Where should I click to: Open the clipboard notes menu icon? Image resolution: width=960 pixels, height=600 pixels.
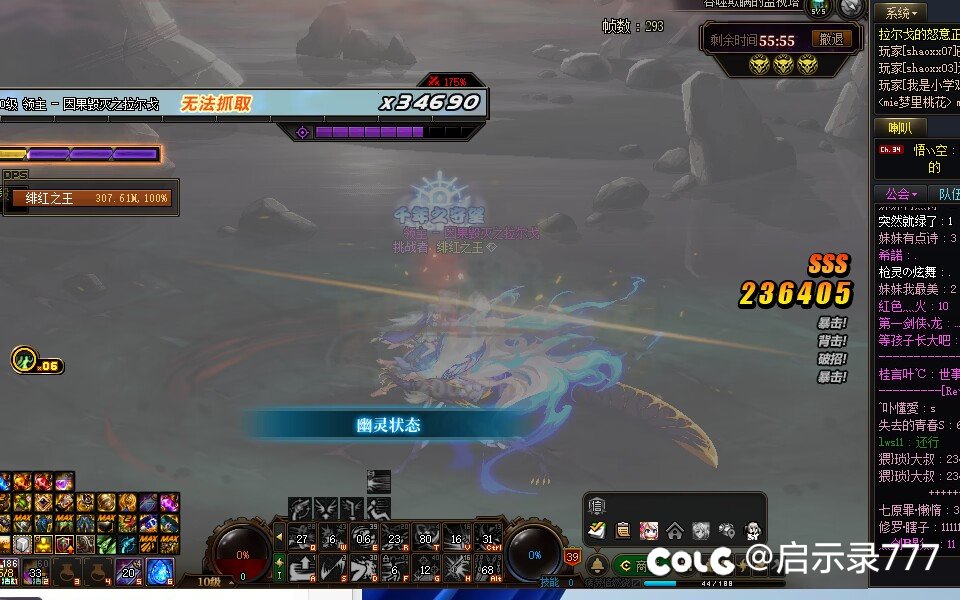[x=623, y=531]
